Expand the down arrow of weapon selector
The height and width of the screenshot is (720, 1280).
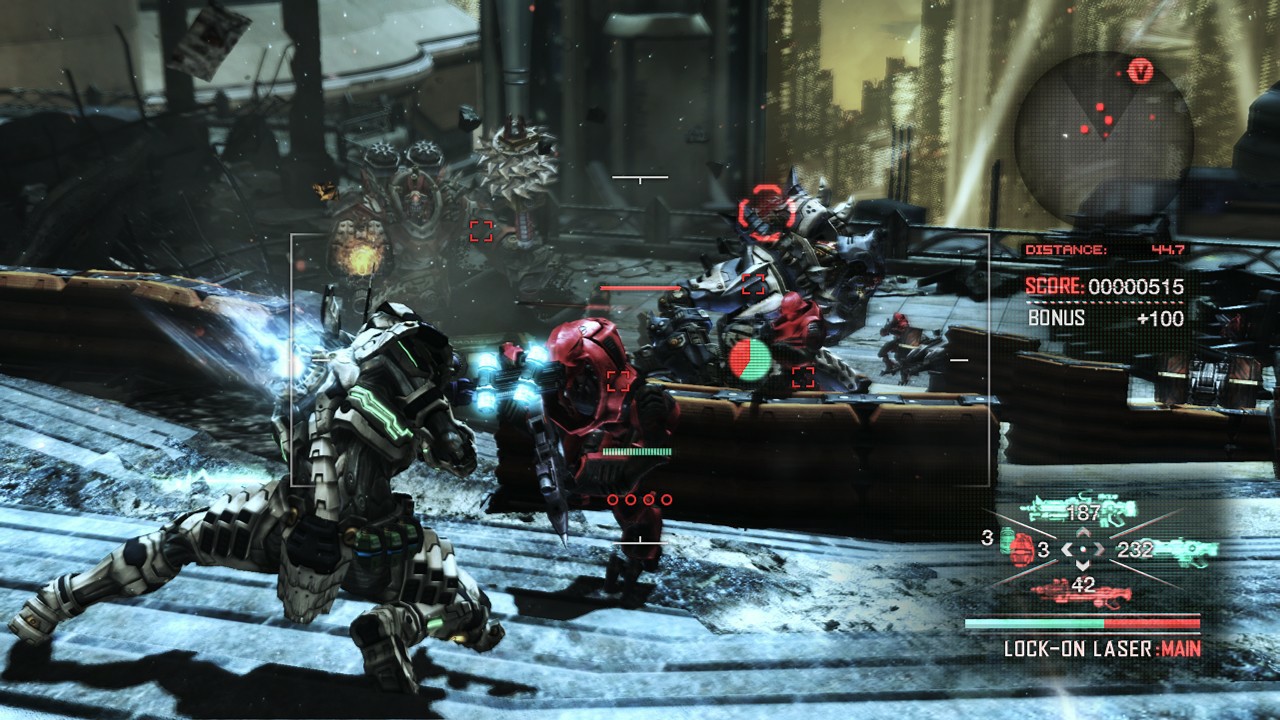tap(1083, 565)
